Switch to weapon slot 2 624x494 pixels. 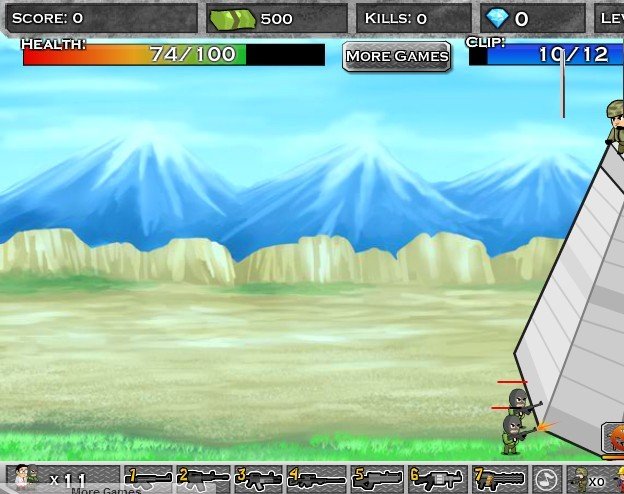[203, 478]
